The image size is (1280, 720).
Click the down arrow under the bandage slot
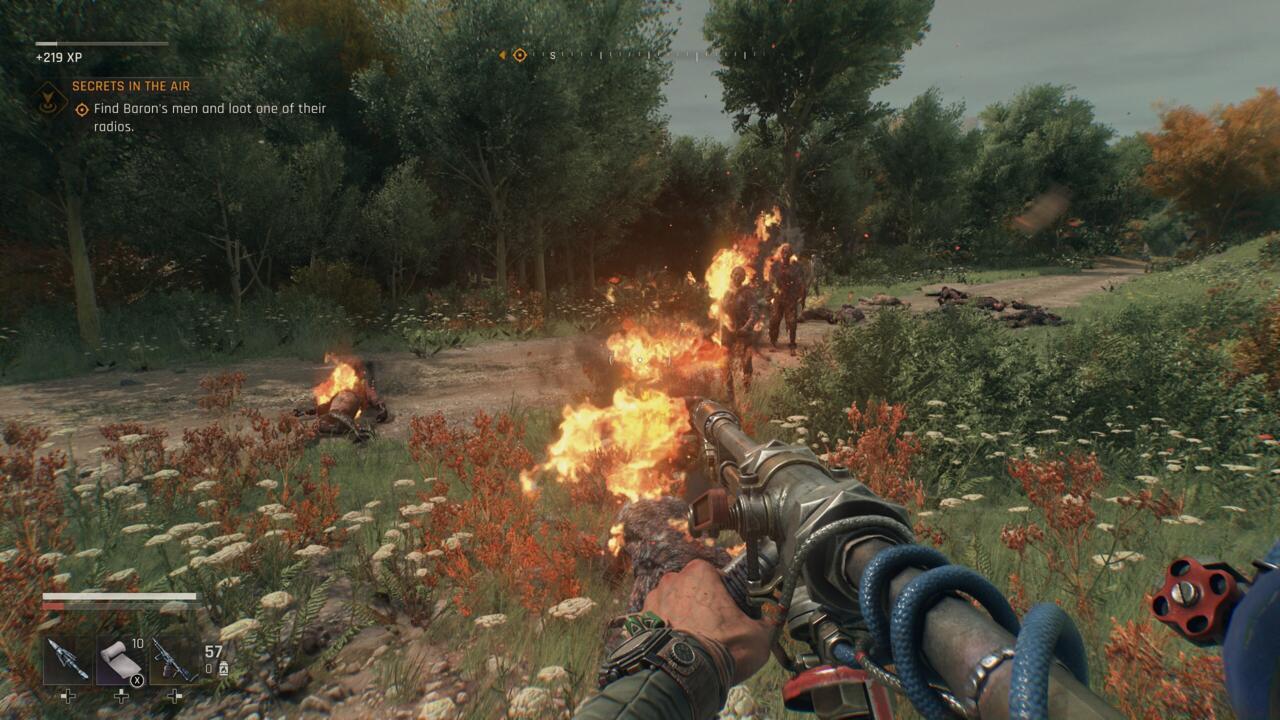point(121,695)
